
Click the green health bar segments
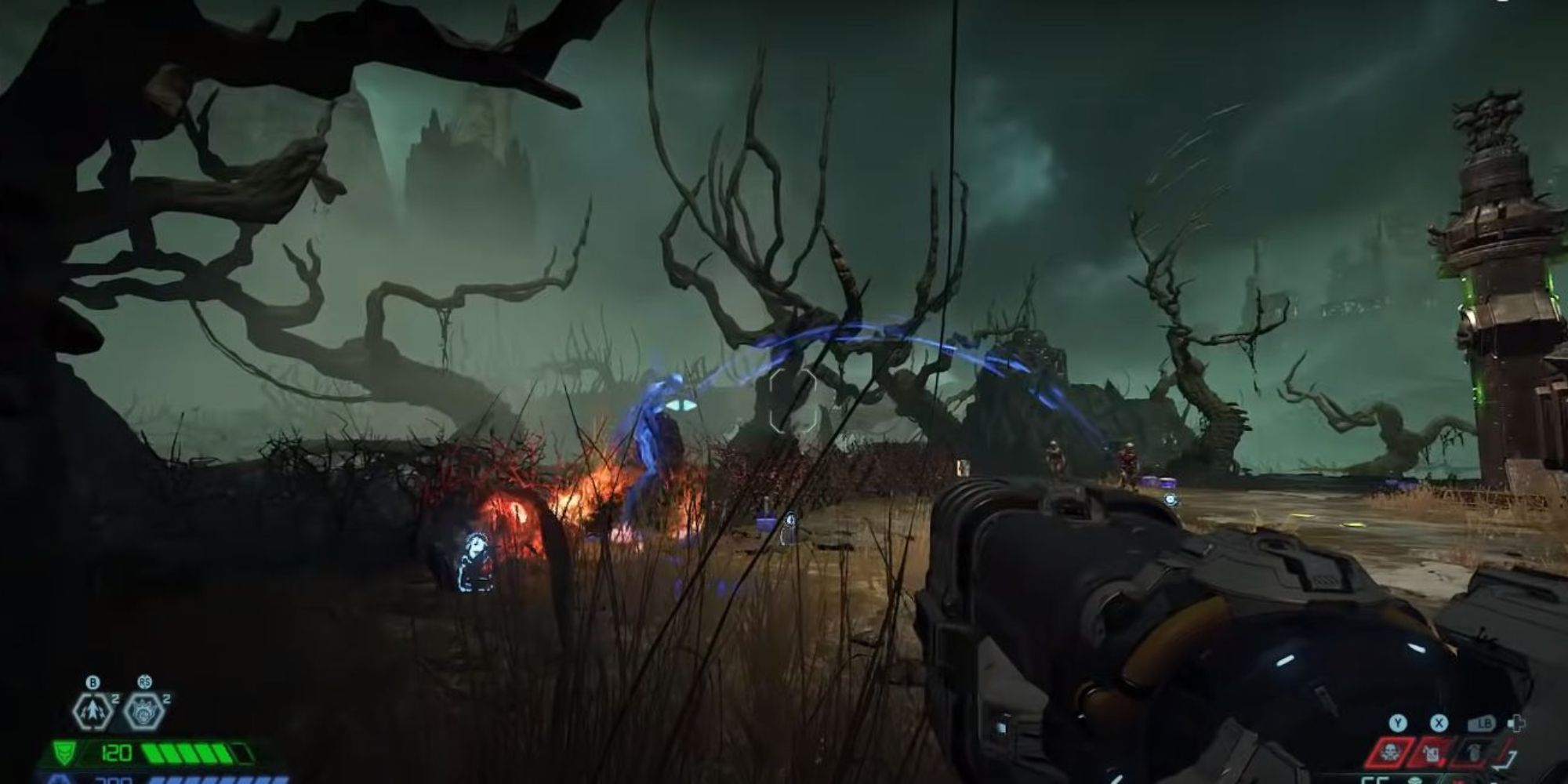188,754
